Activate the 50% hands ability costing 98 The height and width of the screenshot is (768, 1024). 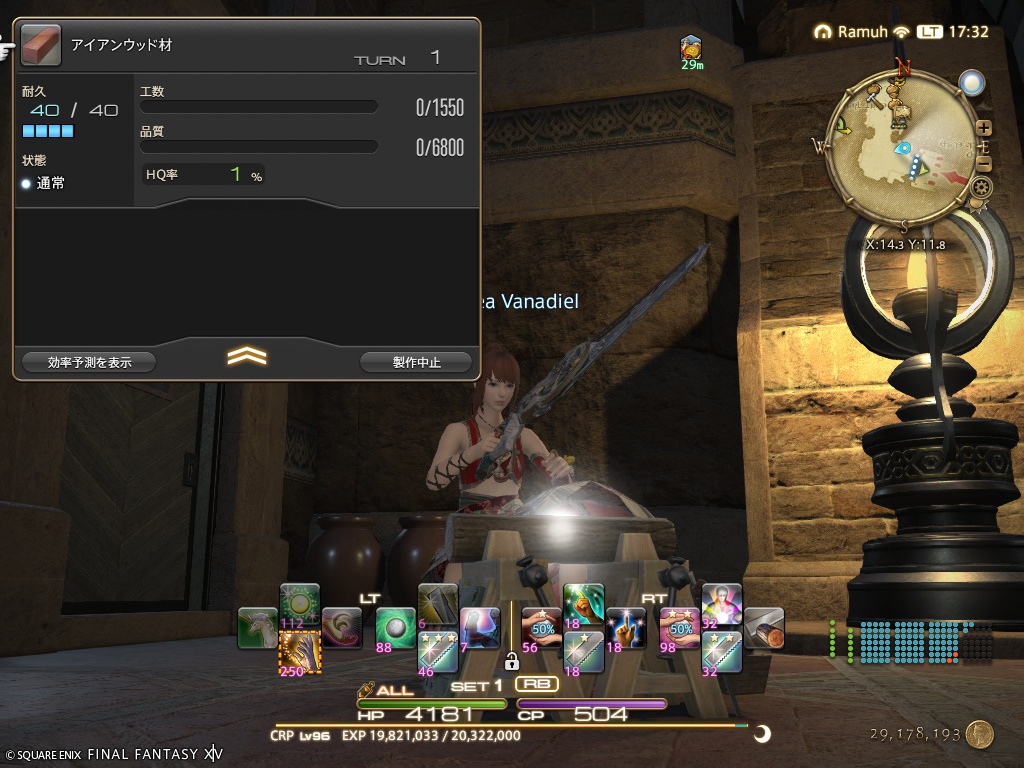pyautogui.click(x=680, y=628)
